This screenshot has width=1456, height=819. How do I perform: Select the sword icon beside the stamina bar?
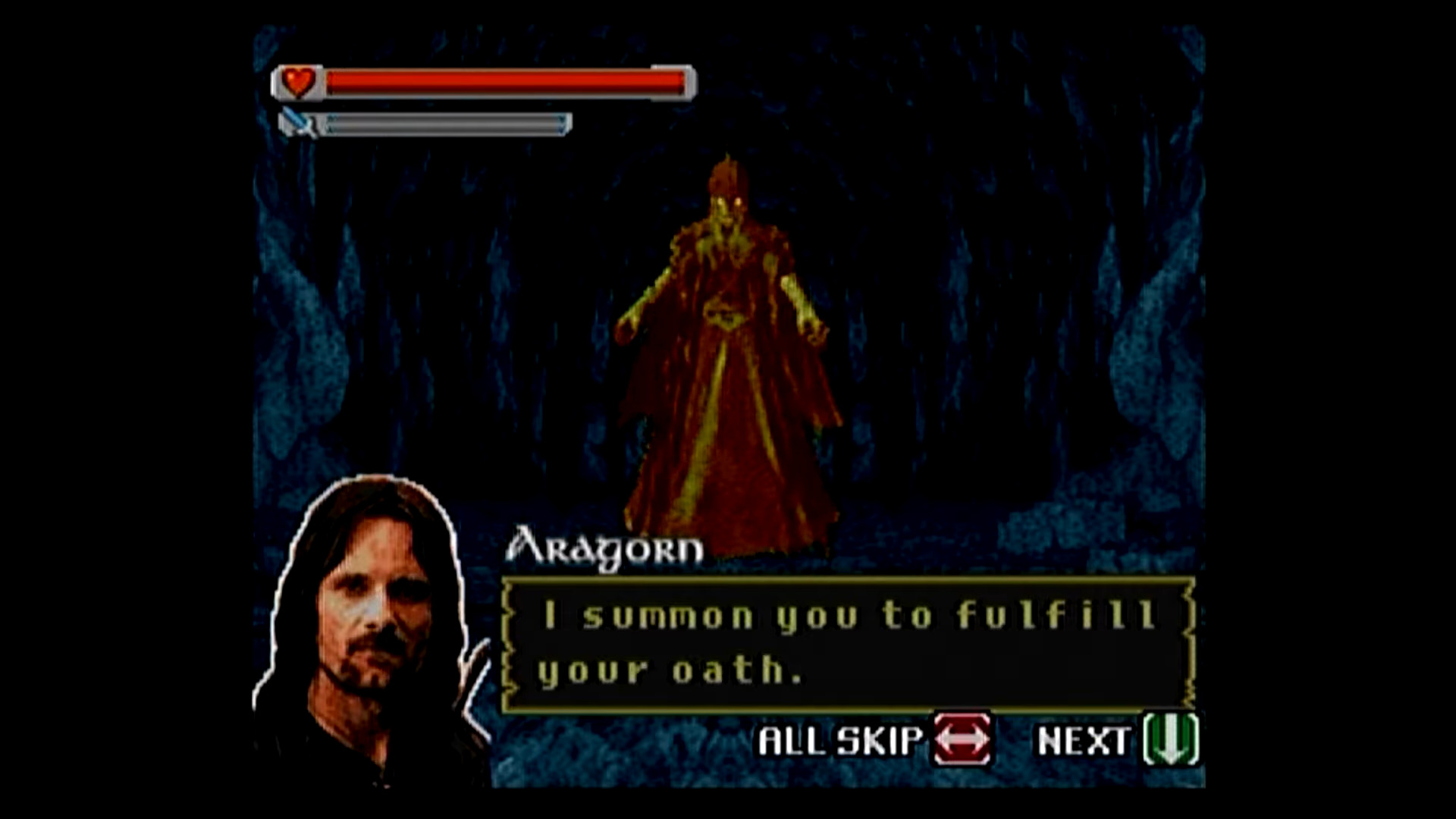(x=296, y=121)
